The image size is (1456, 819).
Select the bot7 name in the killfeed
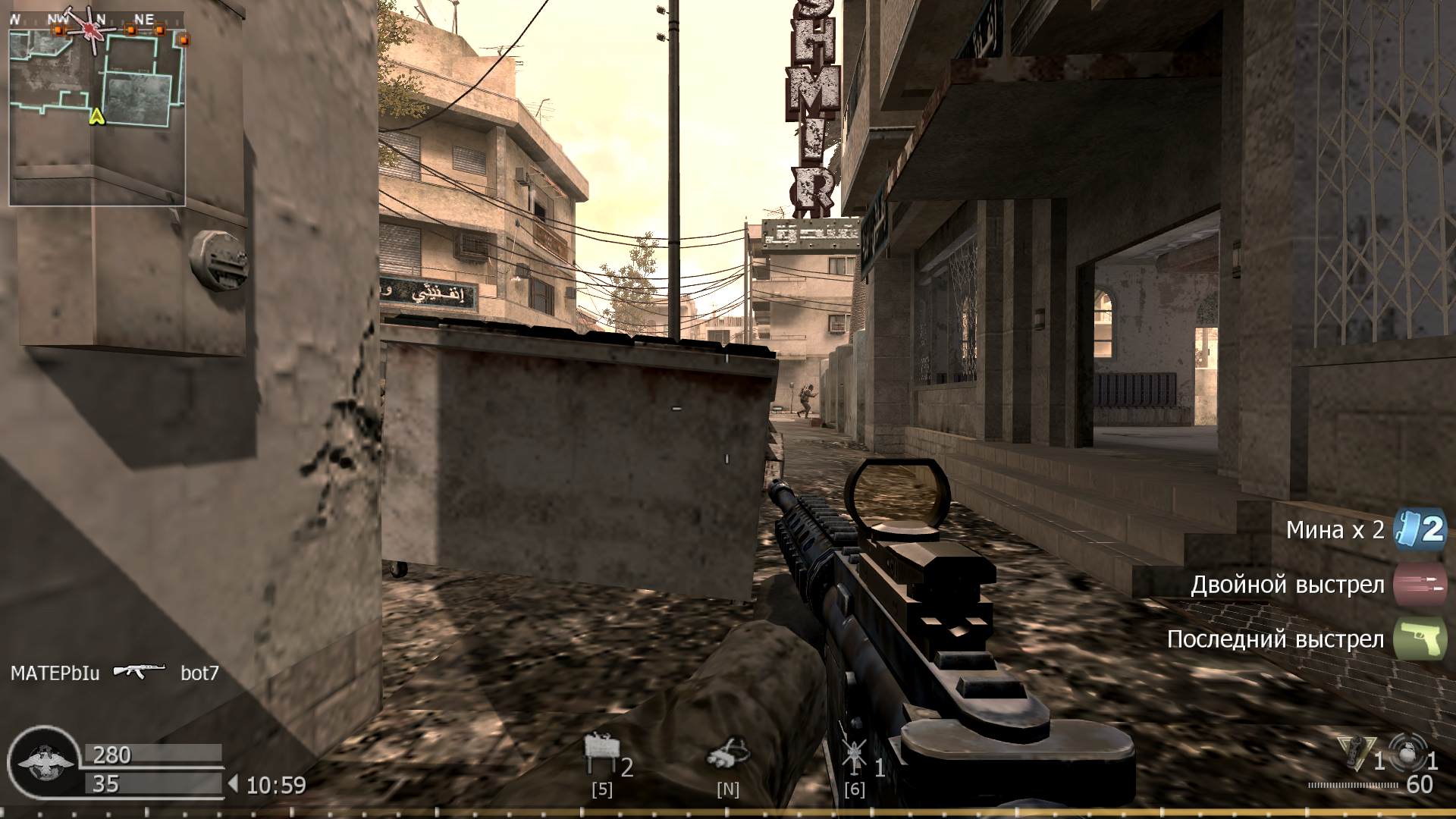click(199, 670)
